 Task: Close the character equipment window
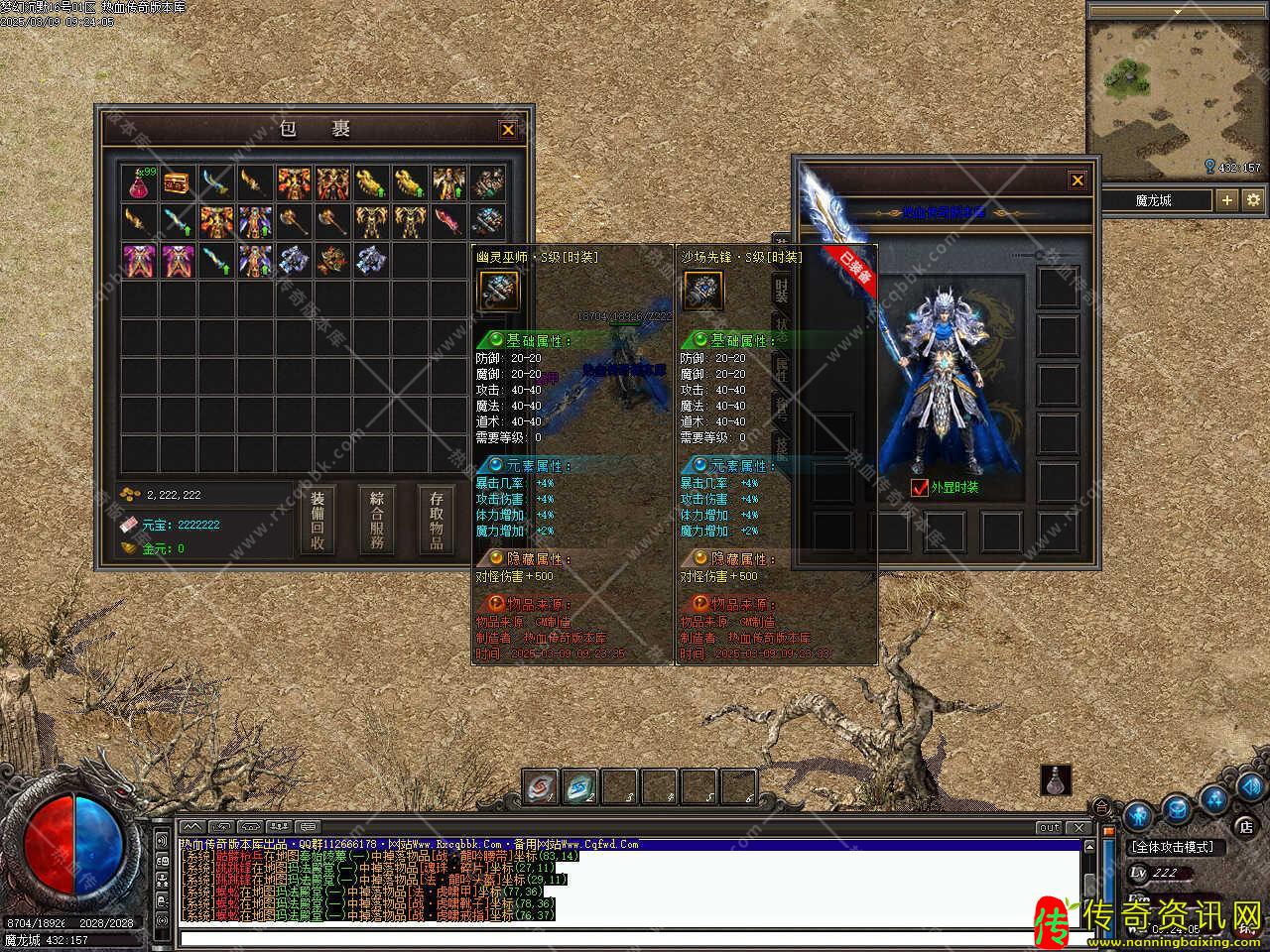tap(1078, 180)
